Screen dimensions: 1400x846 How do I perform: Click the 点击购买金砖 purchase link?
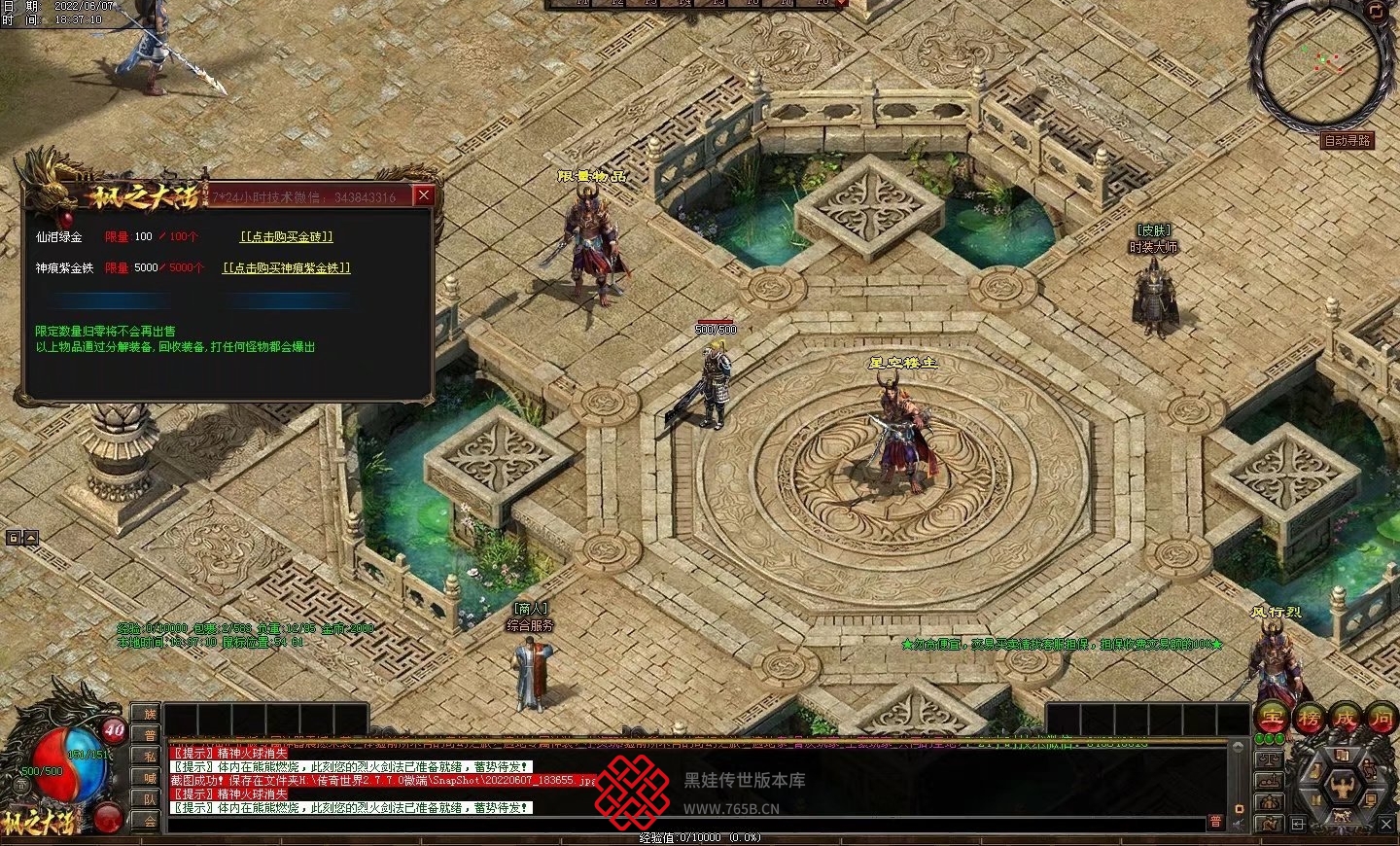click(x=287, y=236)
